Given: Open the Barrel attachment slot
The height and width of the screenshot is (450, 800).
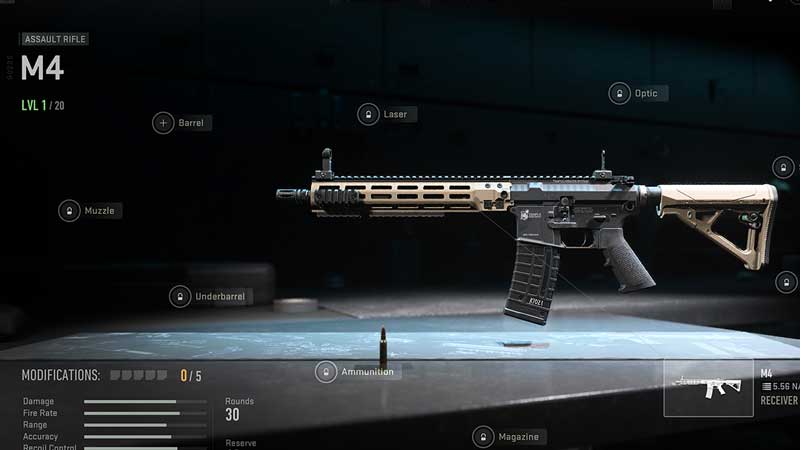Looking at the screenshot, I should [163, 123].
